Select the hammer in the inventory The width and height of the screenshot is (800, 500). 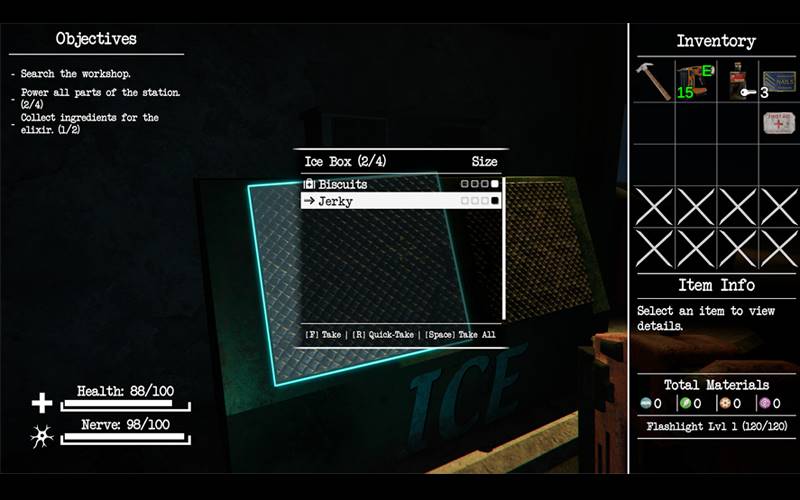(654, 81)
